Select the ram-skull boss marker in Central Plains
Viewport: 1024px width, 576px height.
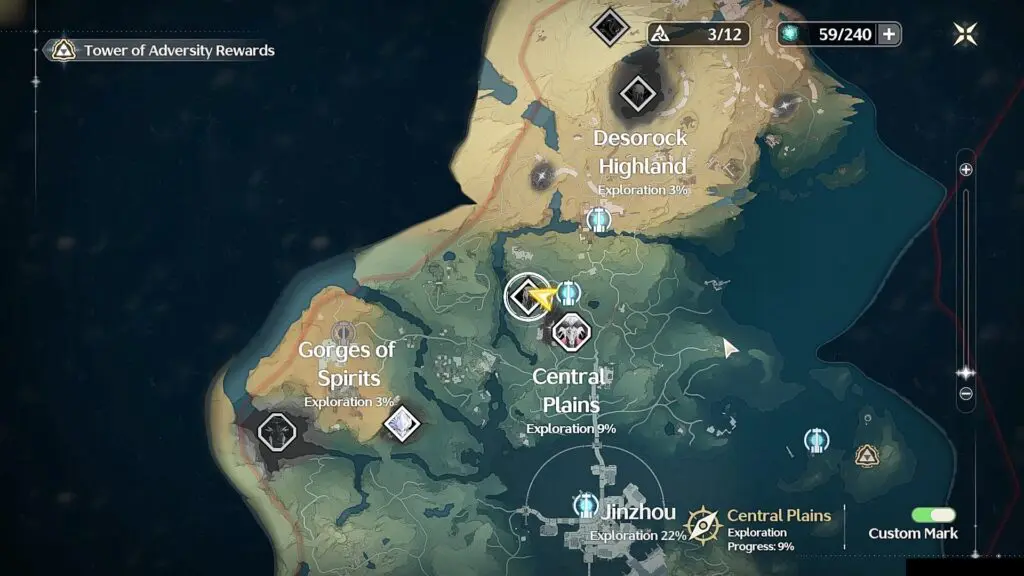tap(571, 331)
